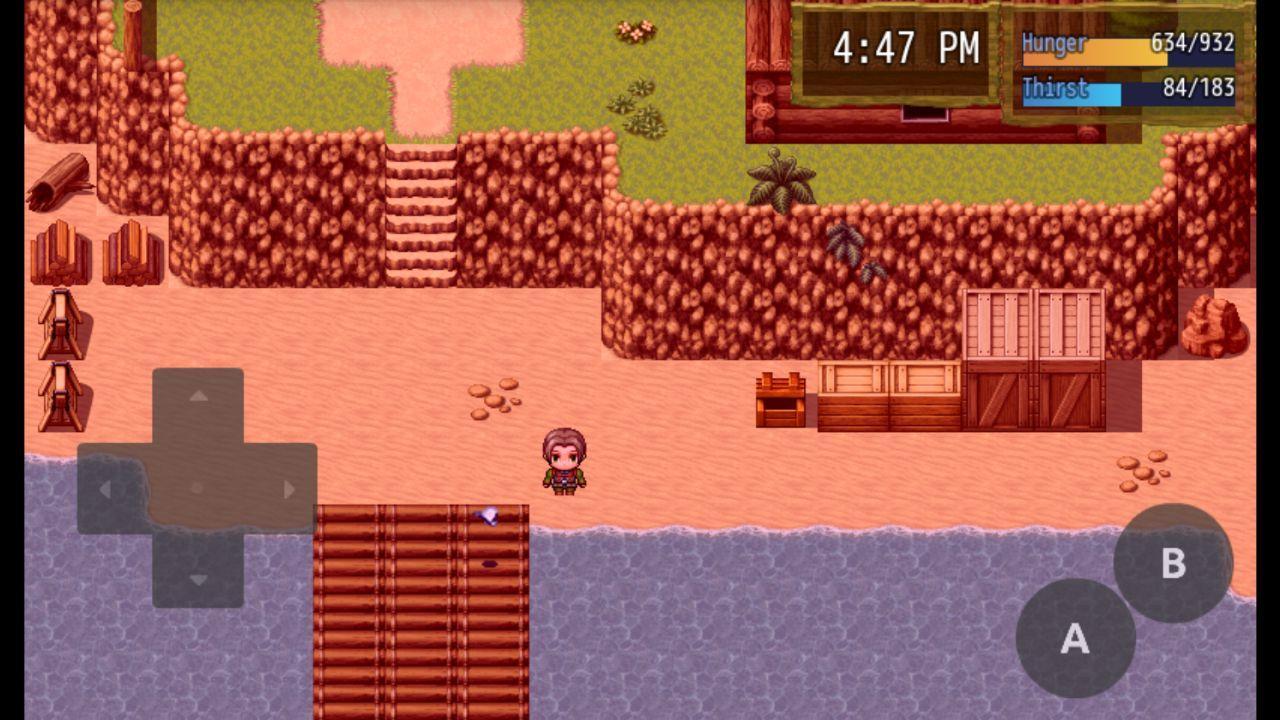Tap the workbench beside the crates
Screen dimensions: 1280x720
click(780, 400)
